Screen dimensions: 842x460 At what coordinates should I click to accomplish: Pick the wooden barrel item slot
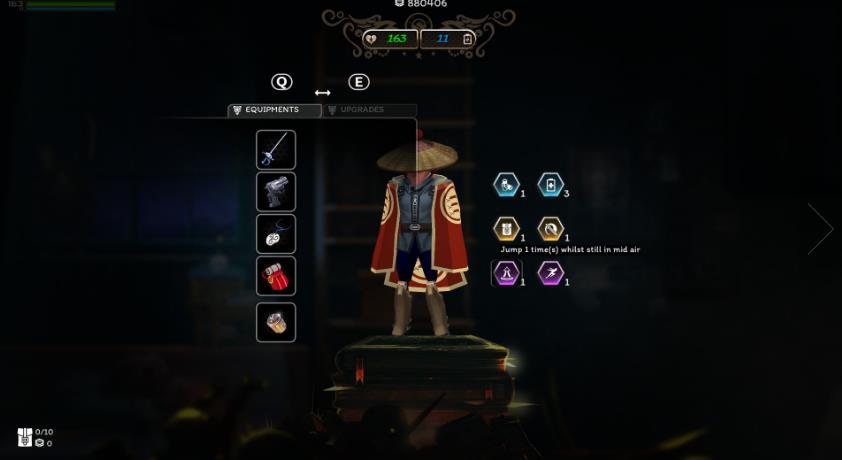276,322
